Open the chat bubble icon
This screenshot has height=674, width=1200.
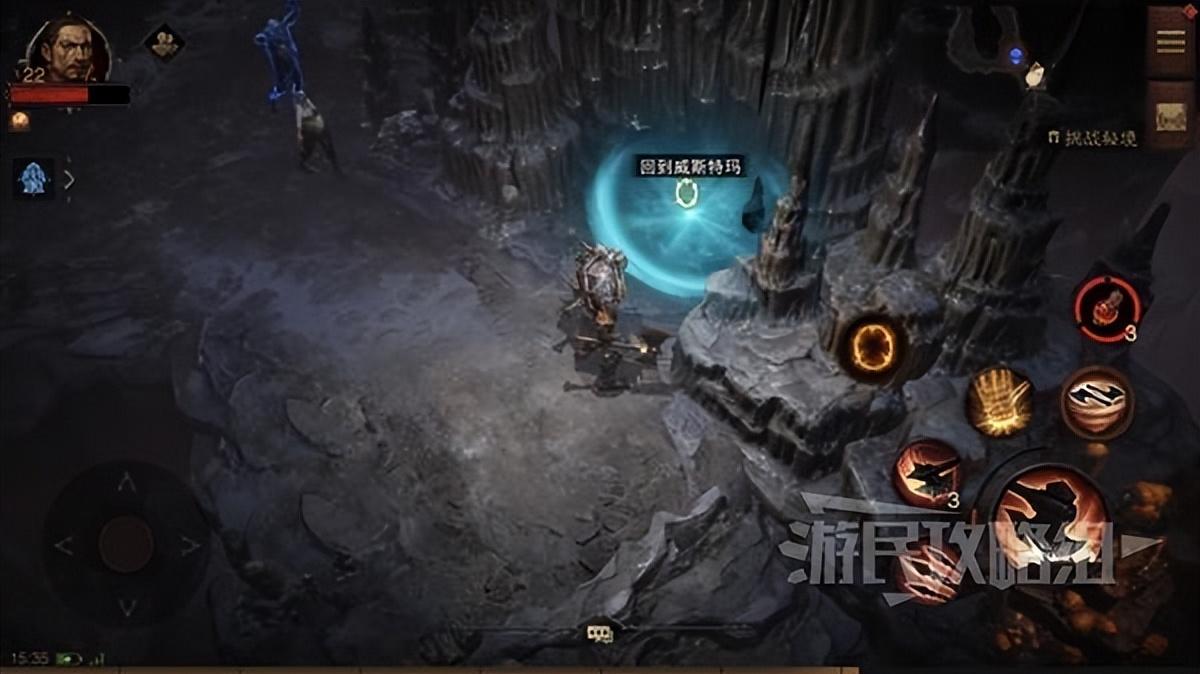(600, 632)
